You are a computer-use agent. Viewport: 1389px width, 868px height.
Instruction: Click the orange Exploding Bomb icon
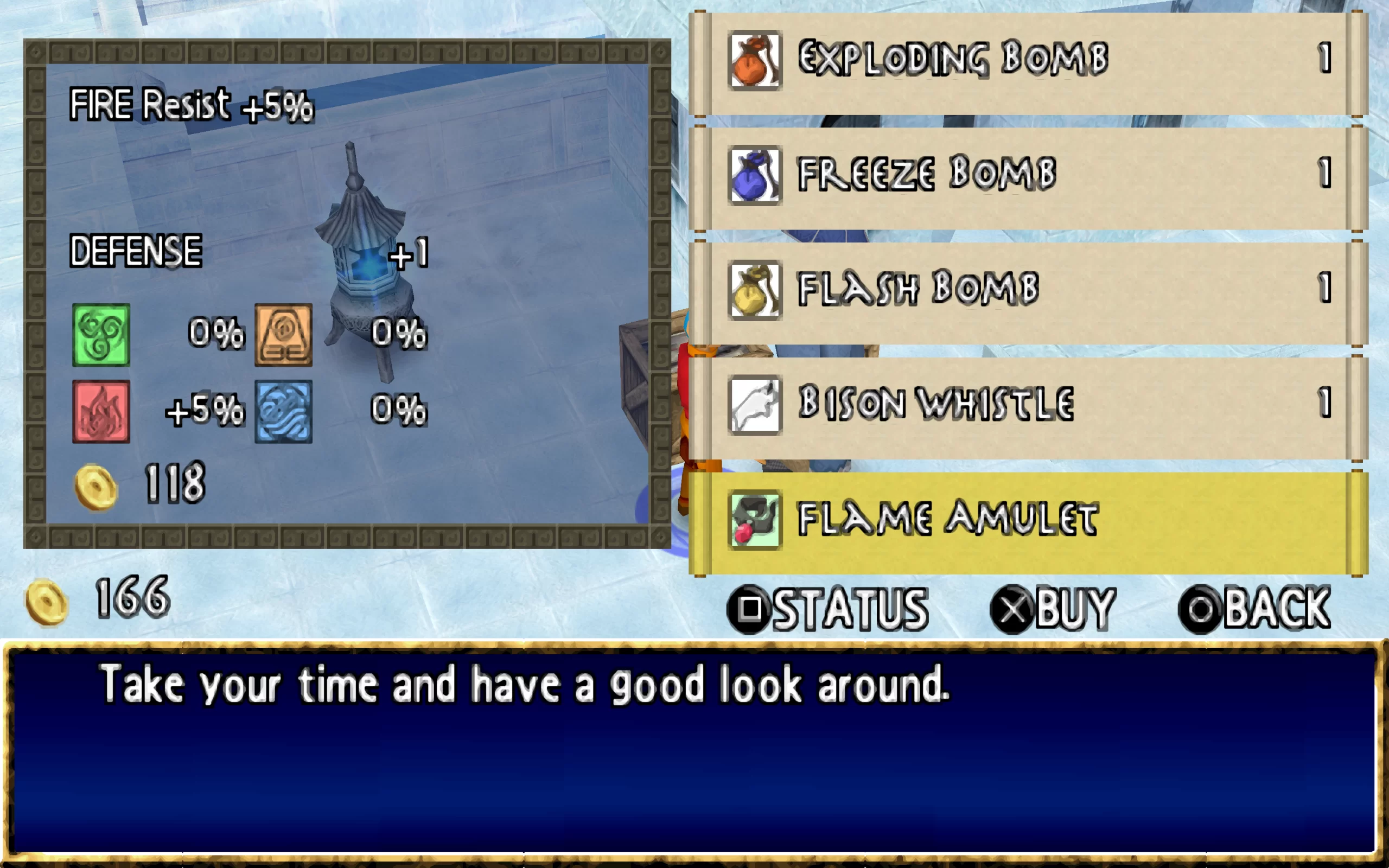pos(754,60)
